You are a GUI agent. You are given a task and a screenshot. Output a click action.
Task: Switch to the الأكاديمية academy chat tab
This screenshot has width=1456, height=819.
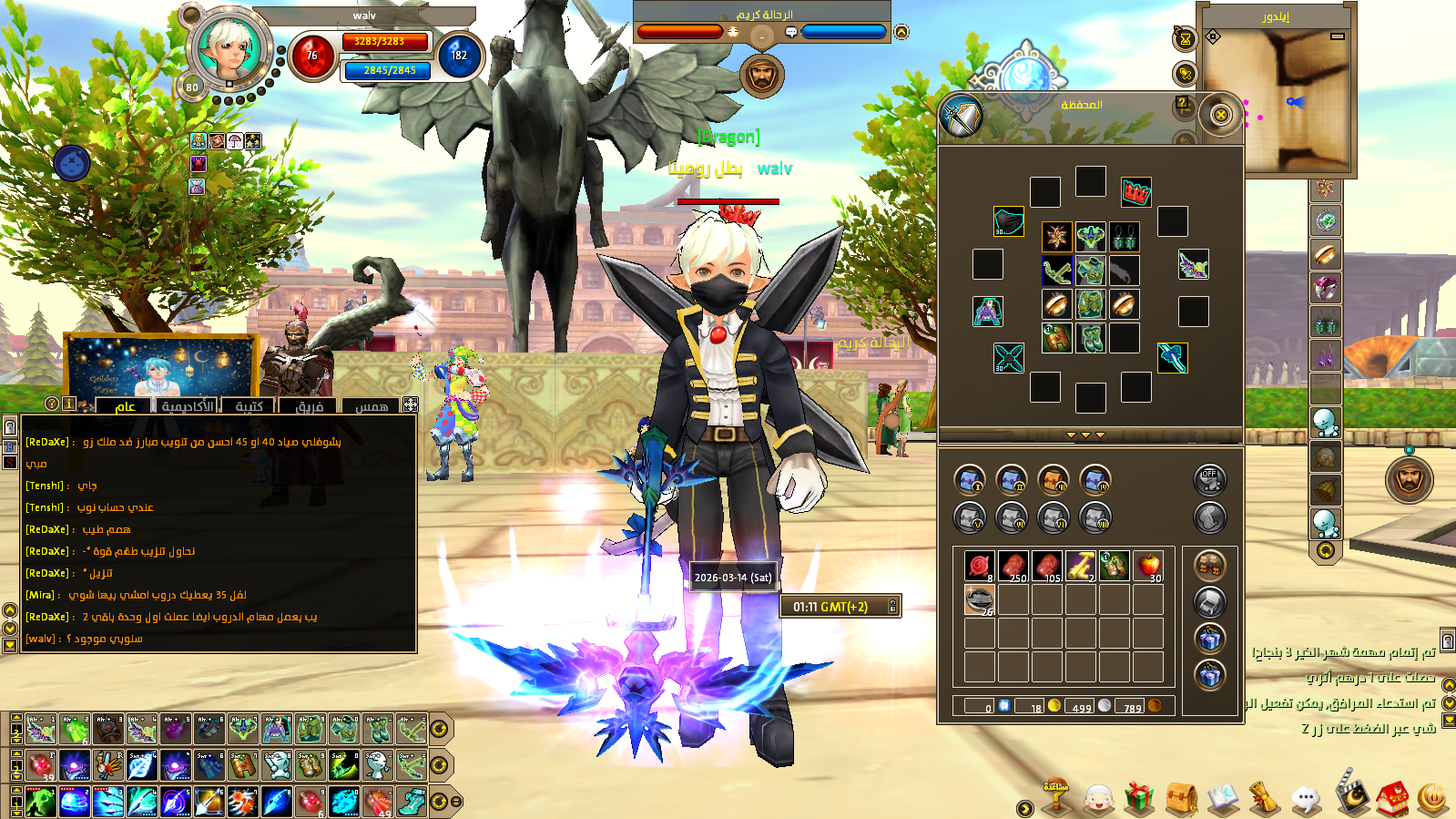188,406
